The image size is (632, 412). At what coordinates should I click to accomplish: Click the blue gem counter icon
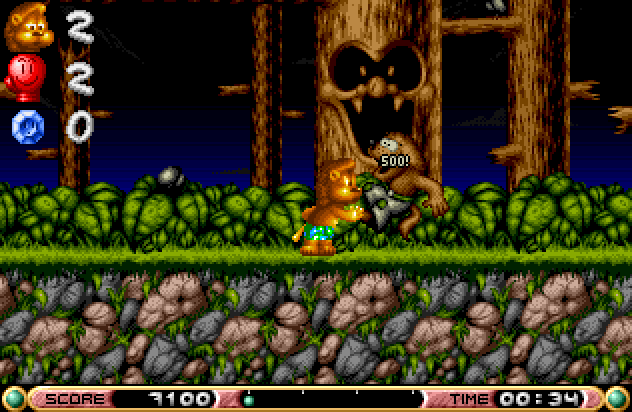click(x=27, y=126)
